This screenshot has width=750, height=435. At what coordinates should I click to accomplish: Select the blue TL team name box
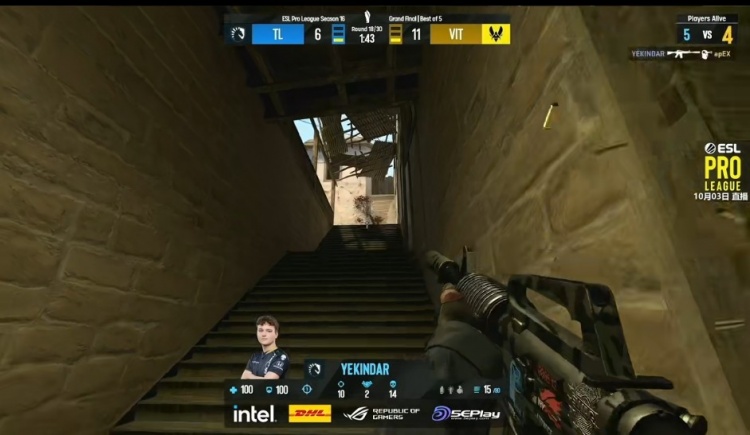click(x=278, y=34)
